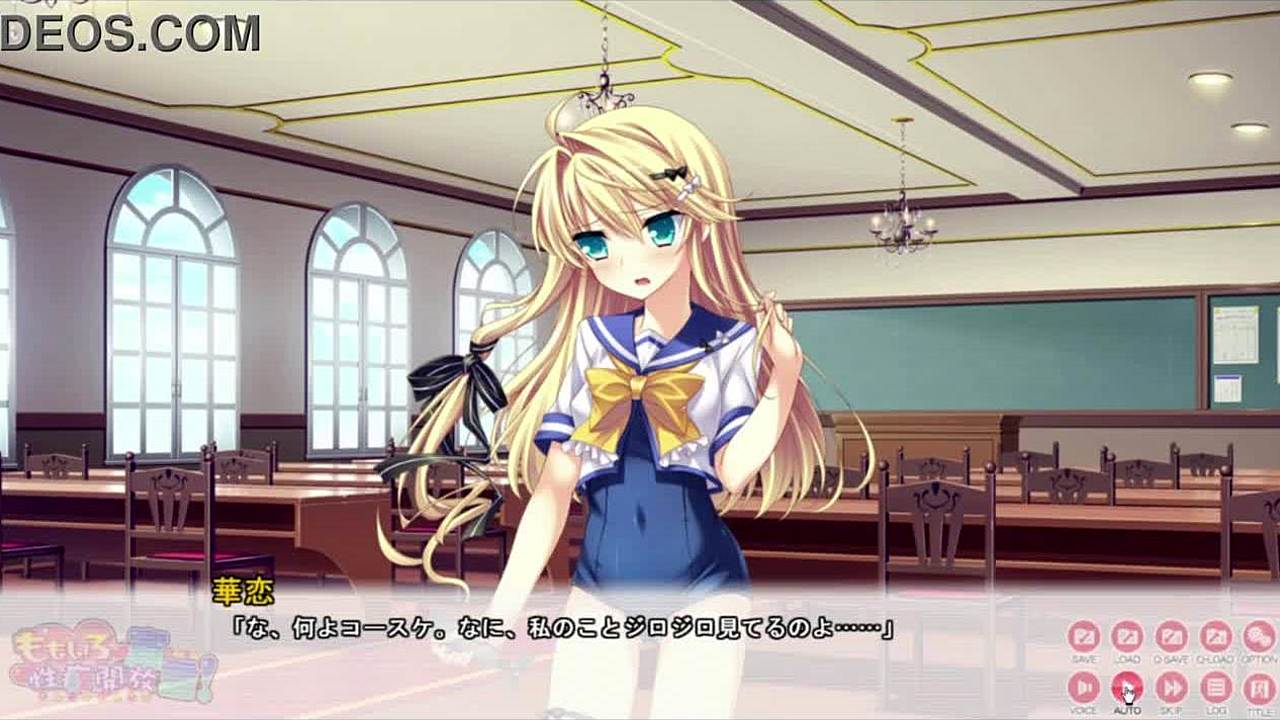Image resolution: width=1280 pixels, height=720 pixels.
Task: Replay the line with the VOICE button
Action: click(1083, 687)
